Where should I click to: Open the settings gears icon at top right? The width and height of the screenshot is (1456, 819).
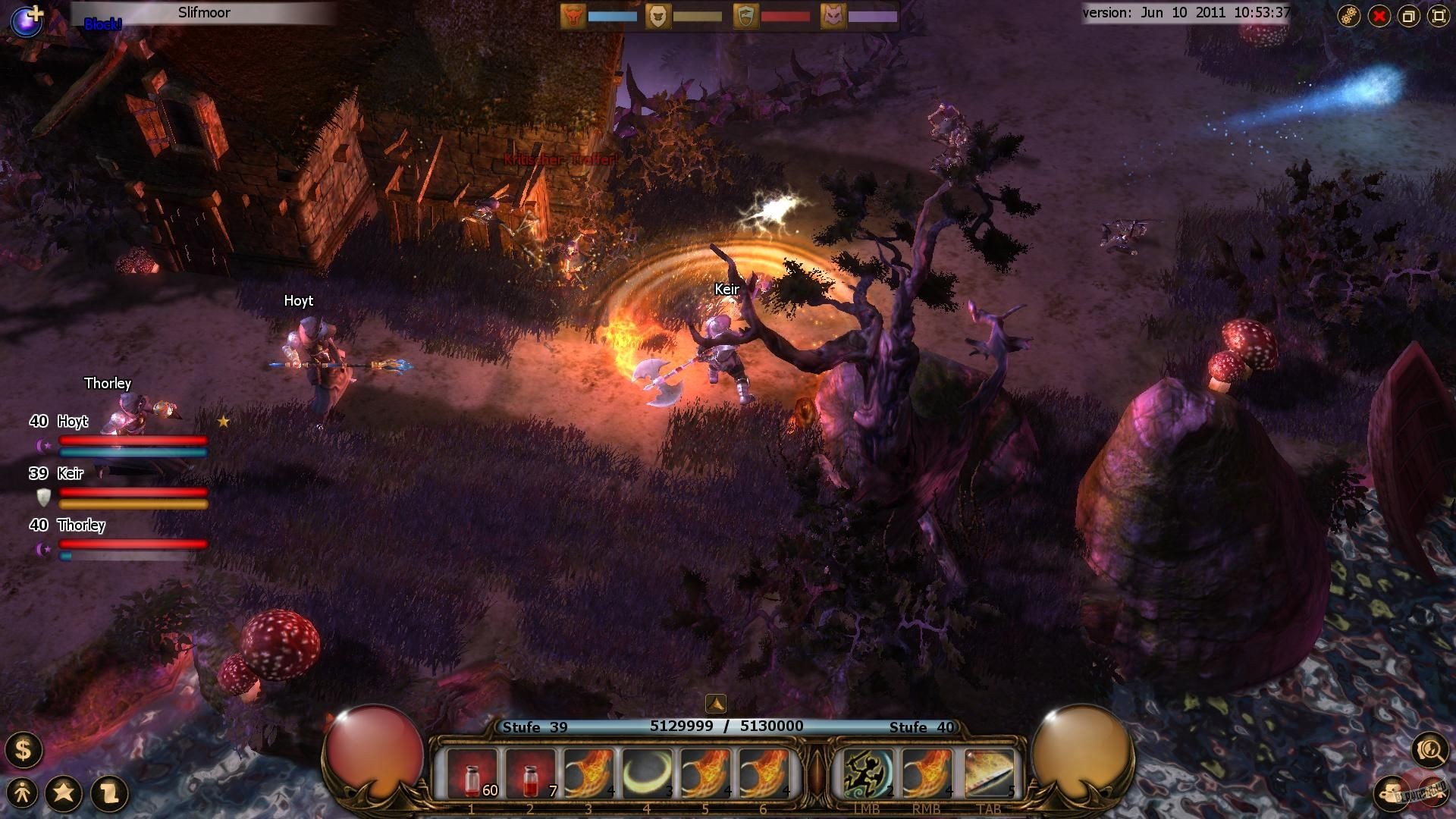coord(1349,15)
